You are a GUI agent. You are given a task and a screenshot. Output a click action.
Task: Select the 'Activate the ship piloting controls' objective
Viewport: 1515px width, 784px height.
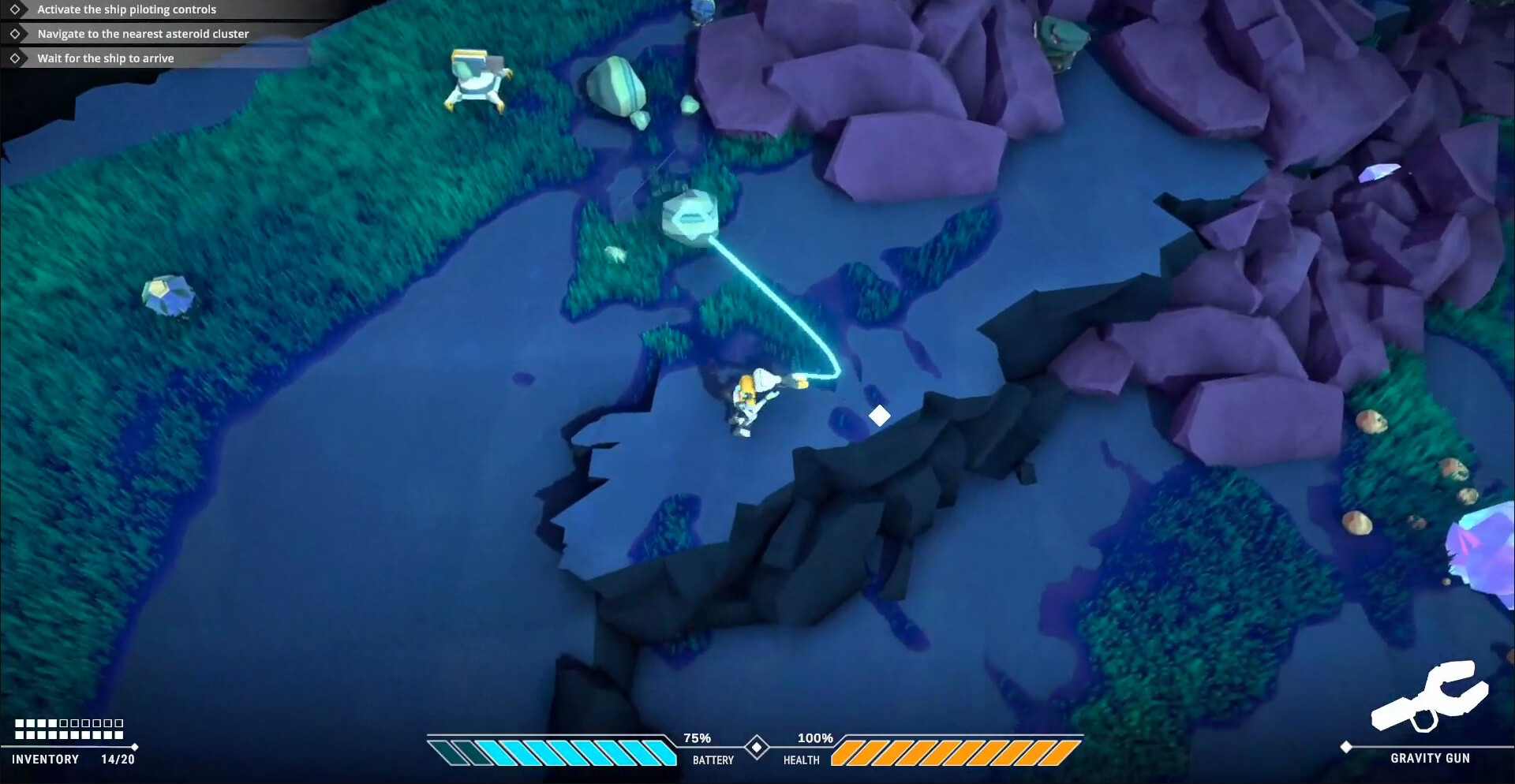click(x=126, y=9)
